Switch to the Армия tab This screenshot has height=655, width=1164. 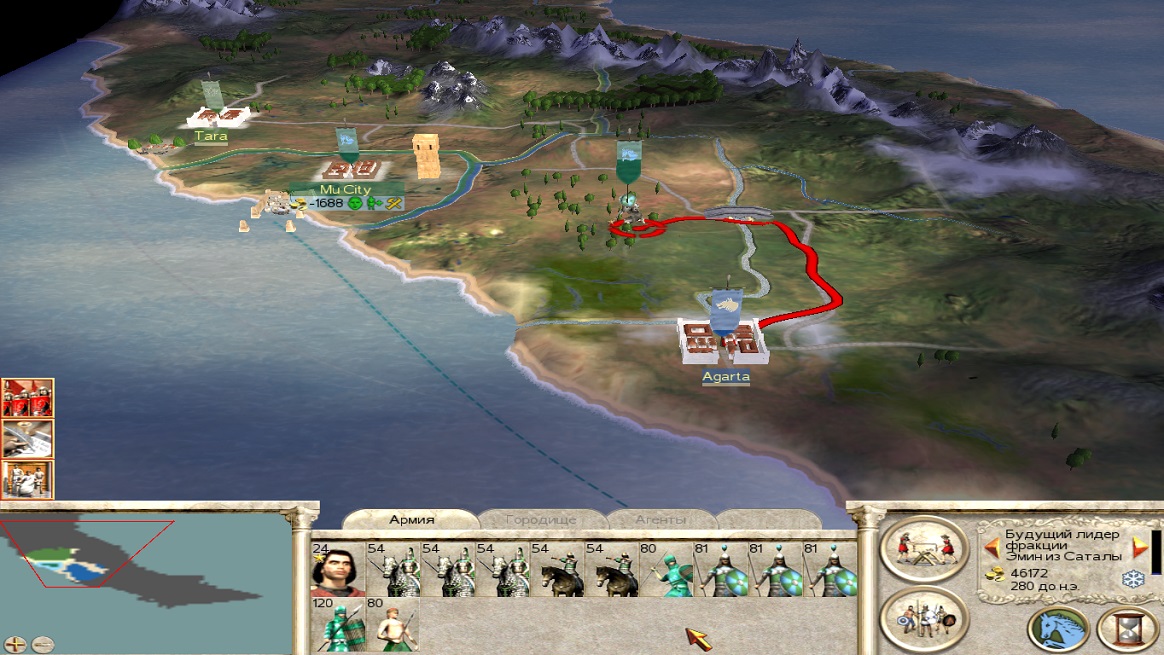pyautogui.click(x=411, y=520)
